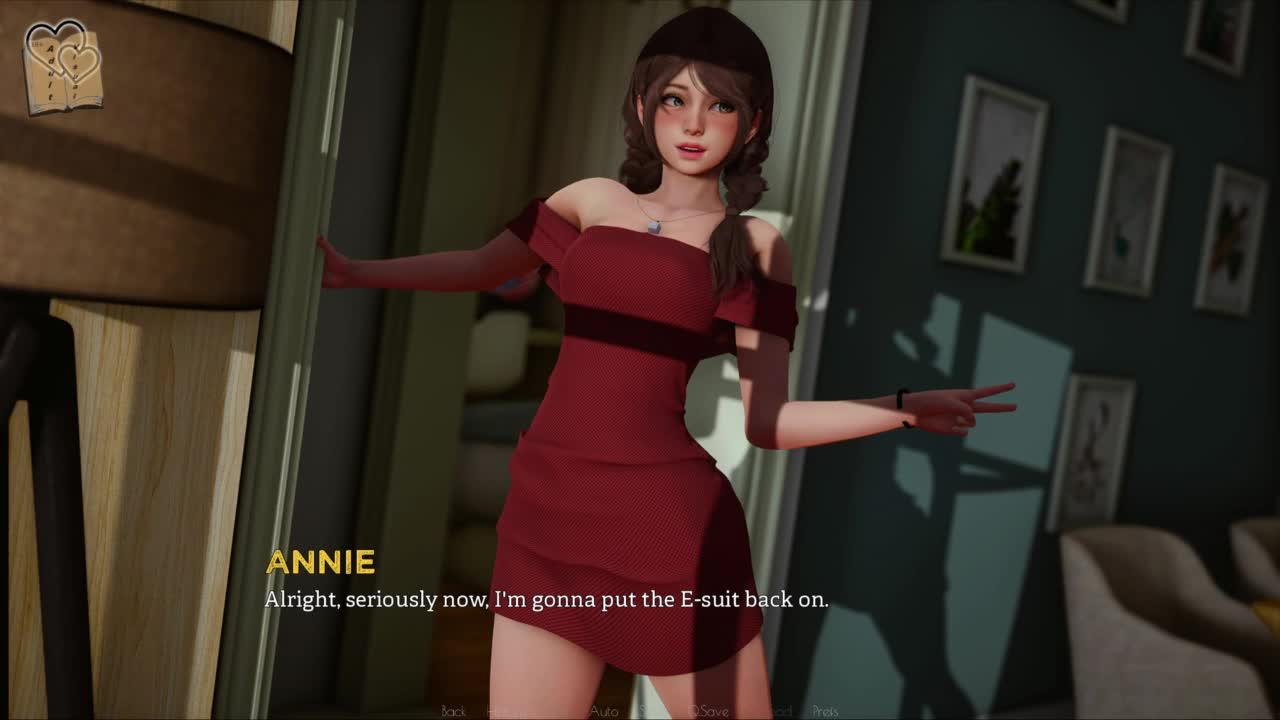Quick save with the Q.Save button
Screen dimensions: 1280x720
coord(708,711)
